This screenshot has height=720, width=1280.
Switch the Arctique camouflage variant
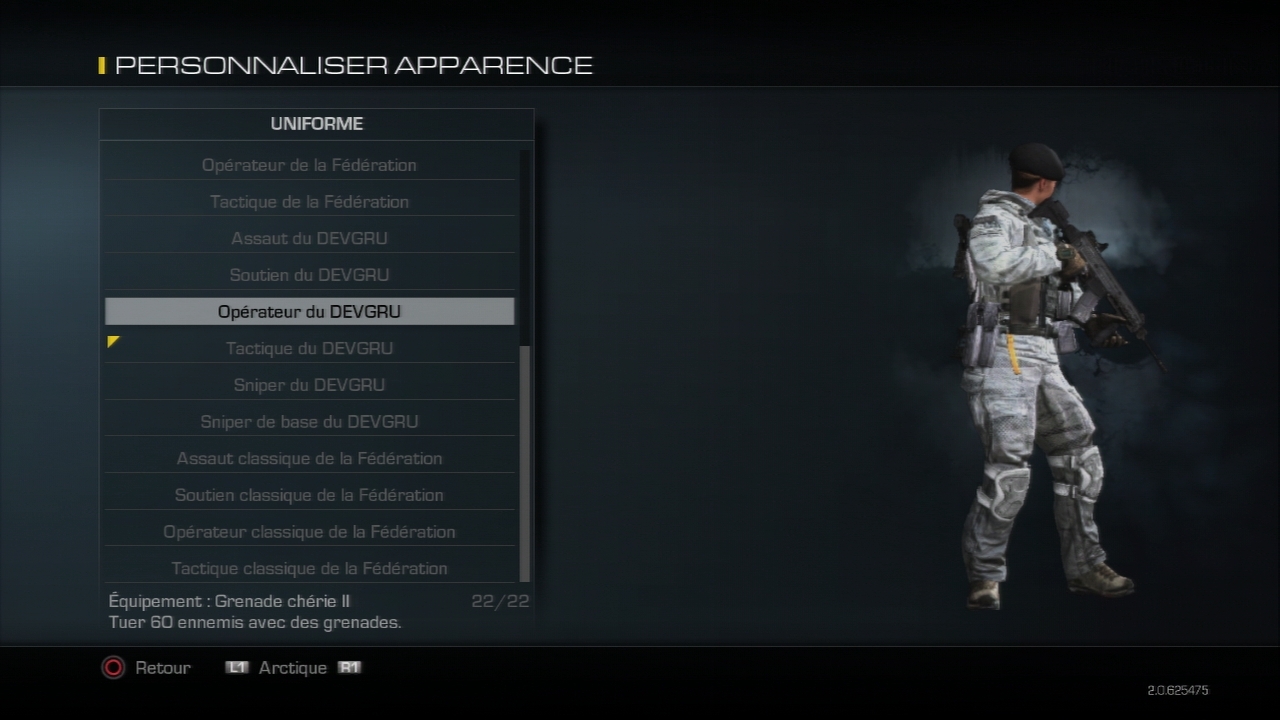pyautogui.click(x=293, y=667)
